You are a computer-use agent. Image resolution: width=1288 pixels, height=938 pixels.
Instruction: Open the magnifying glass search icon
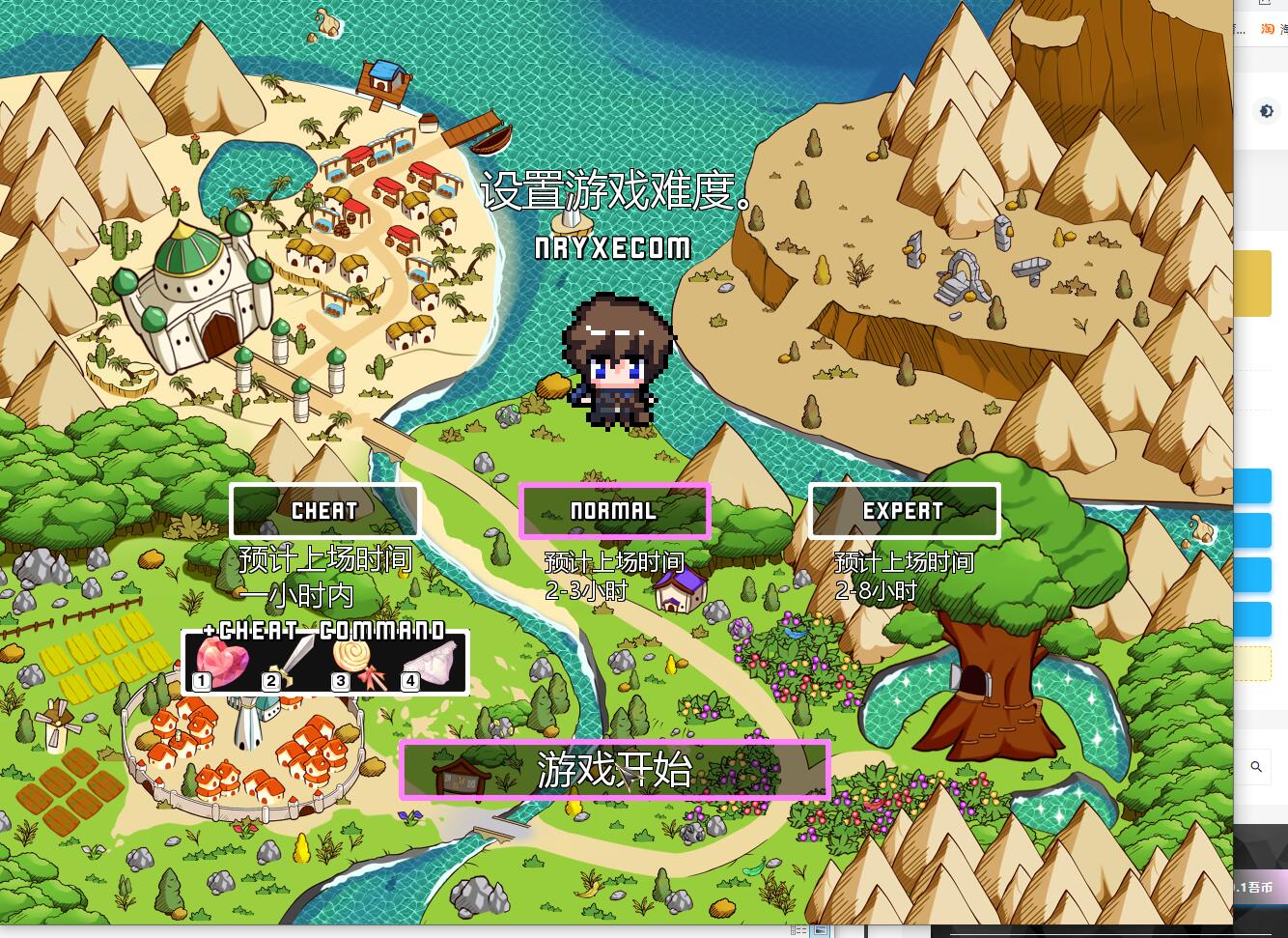pos(1256,766)
